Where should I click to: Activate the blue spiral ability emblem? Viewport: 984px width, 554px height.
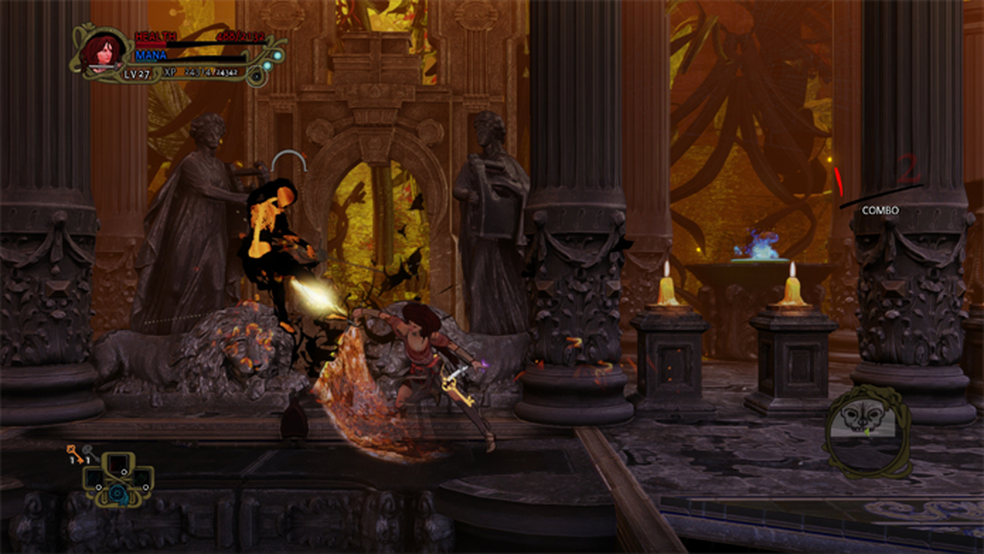[x=117, y=494]
